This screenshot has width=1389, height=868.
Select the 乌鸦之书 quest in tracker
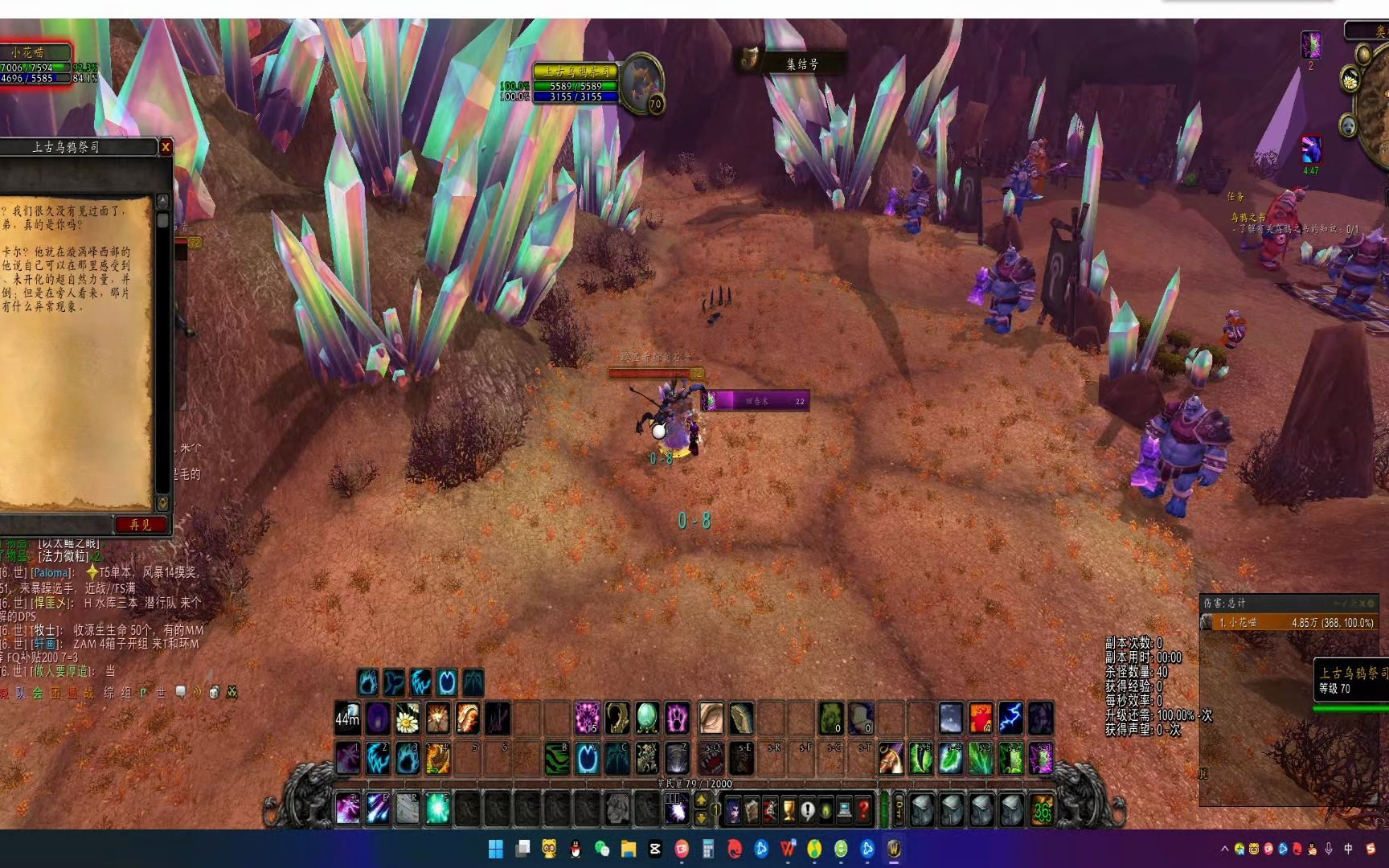click(1248, 217)
